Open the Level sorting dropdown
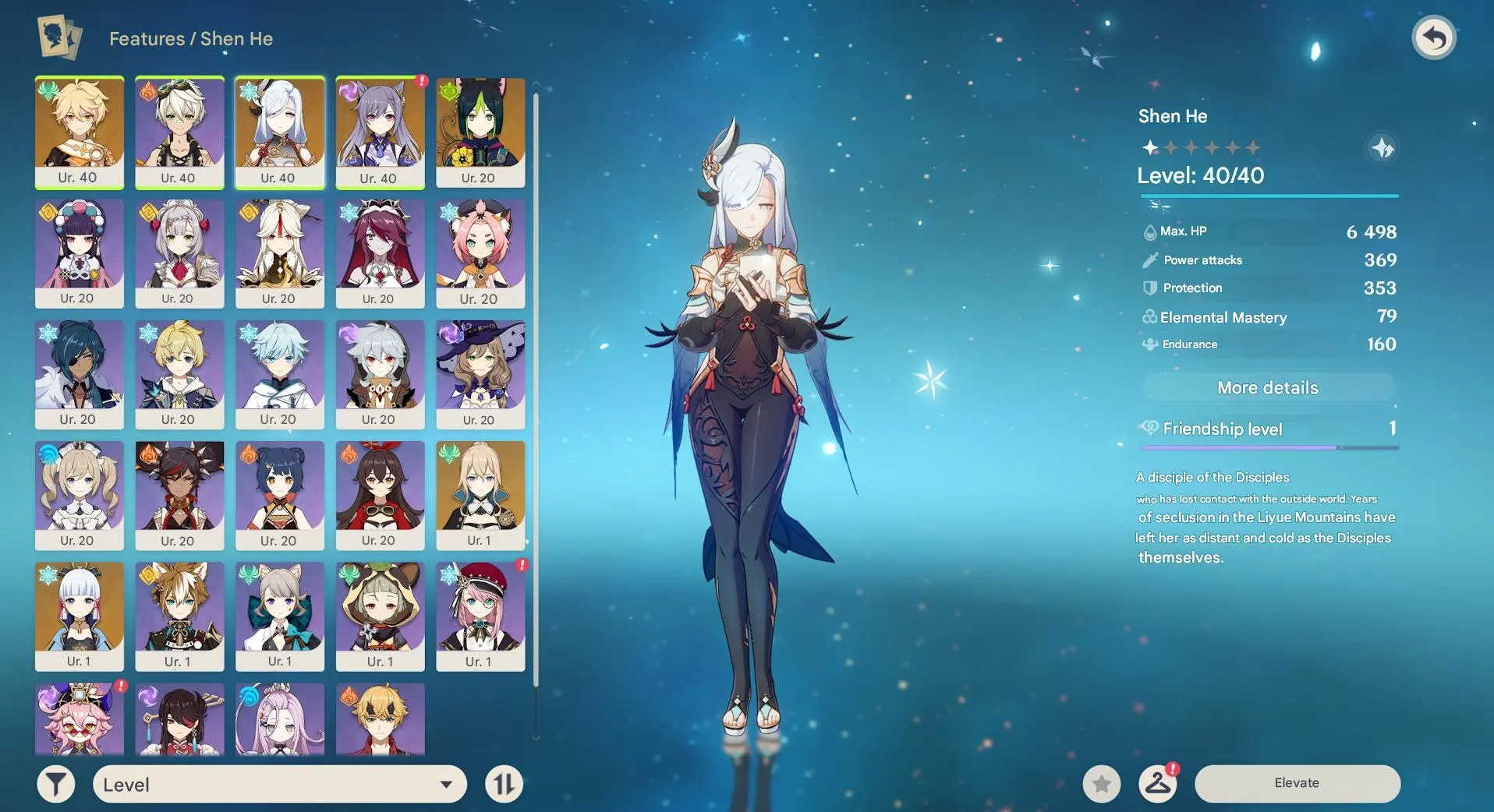1494x812 pixels. point(278,784)
